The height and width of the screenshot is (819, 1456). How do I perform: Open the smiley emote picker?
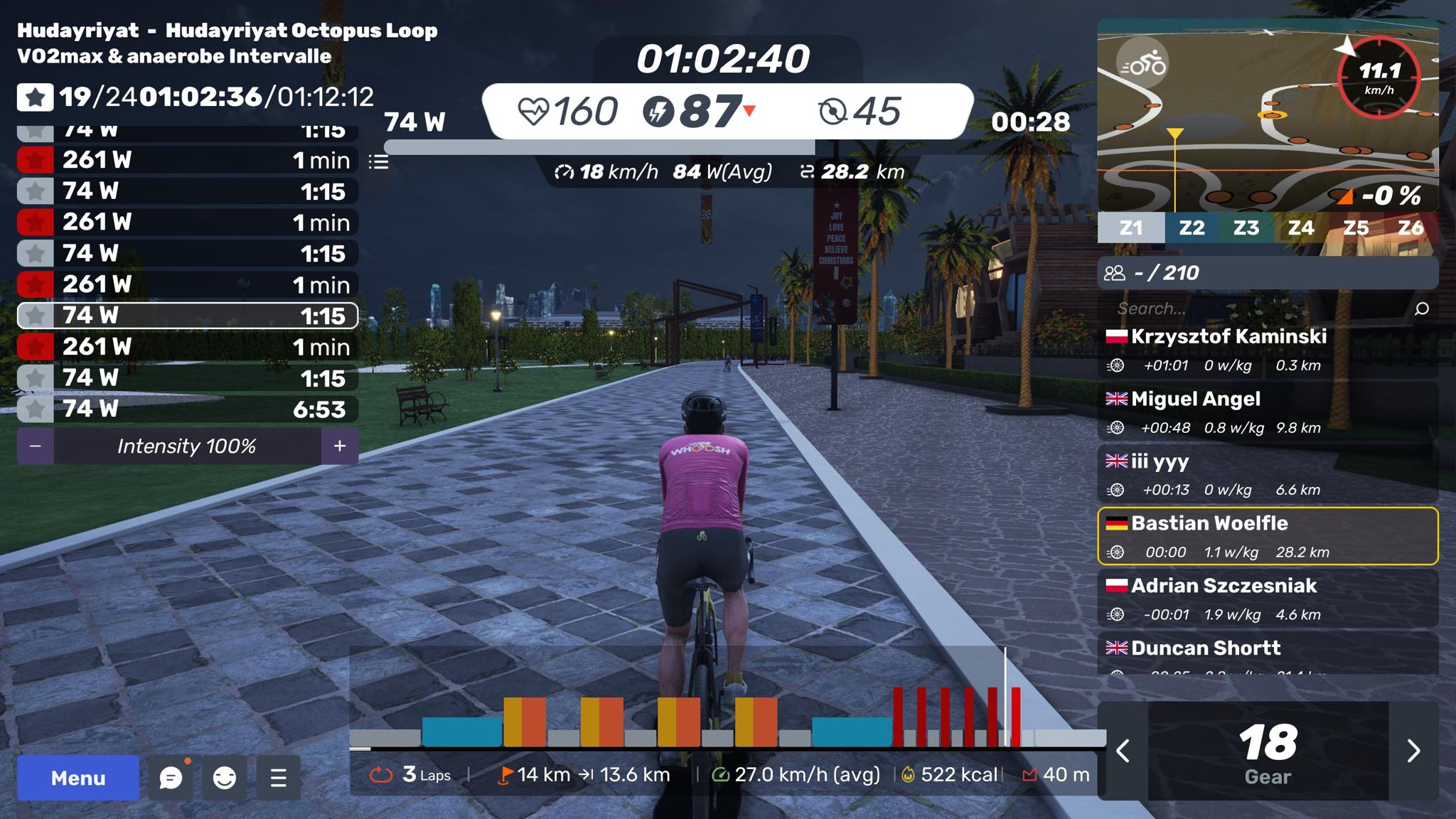click(225, 778)
